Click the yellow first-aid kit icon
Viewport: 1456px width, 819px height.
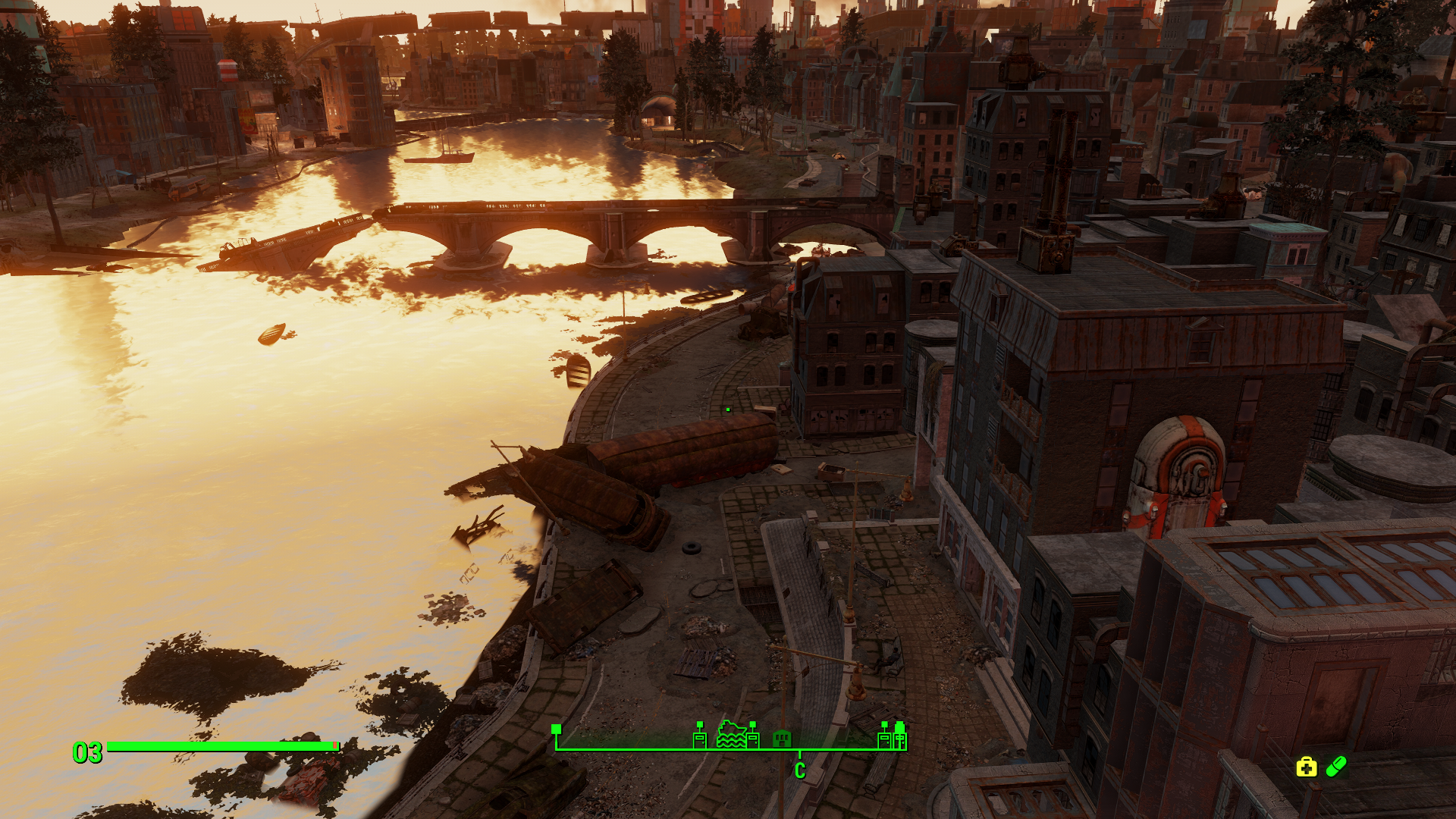click(x=1306, y=767)
